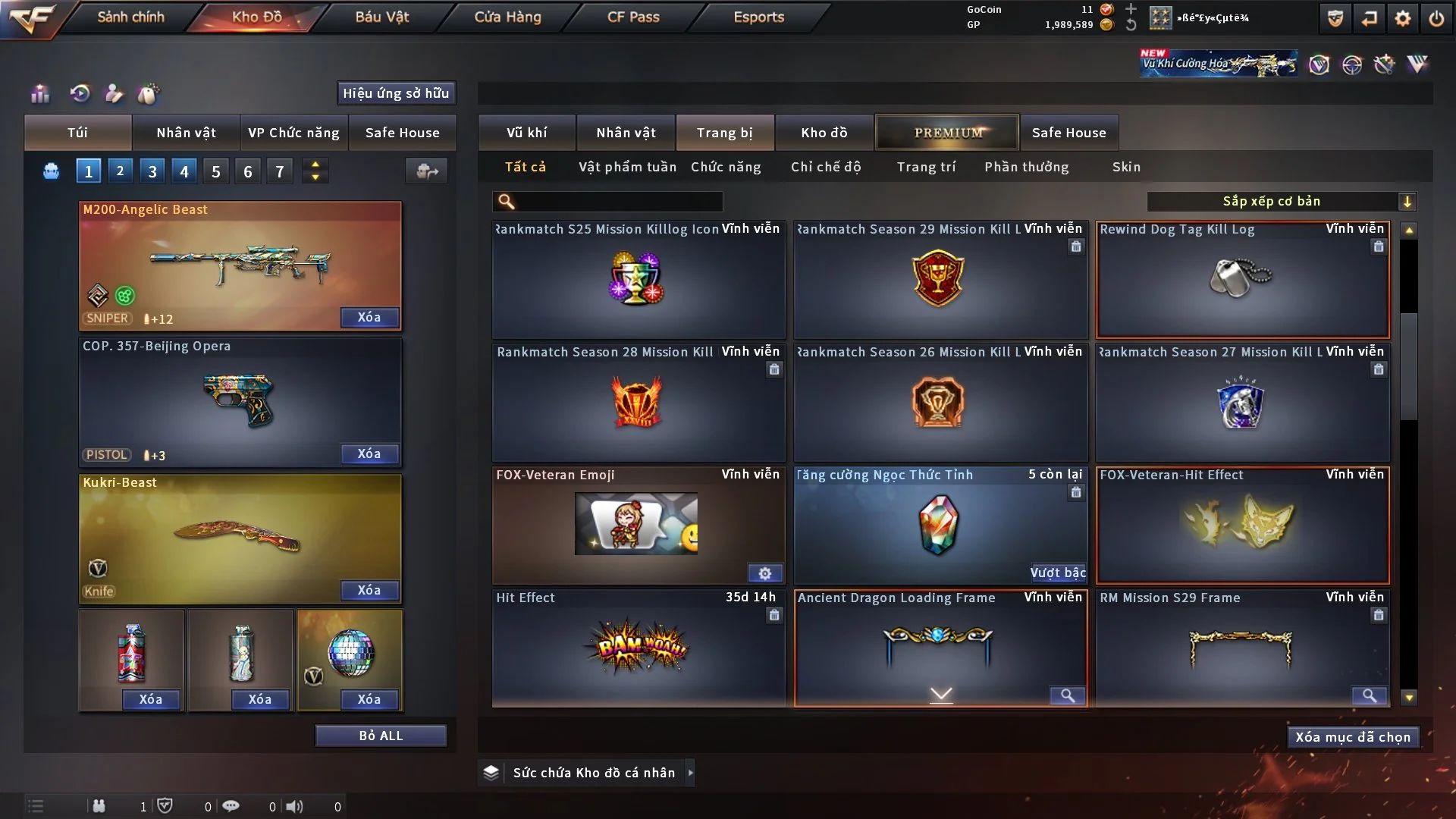Click the Bỏ ALL button
This screenshot has height=819, width=1456.
pos(381,736)
